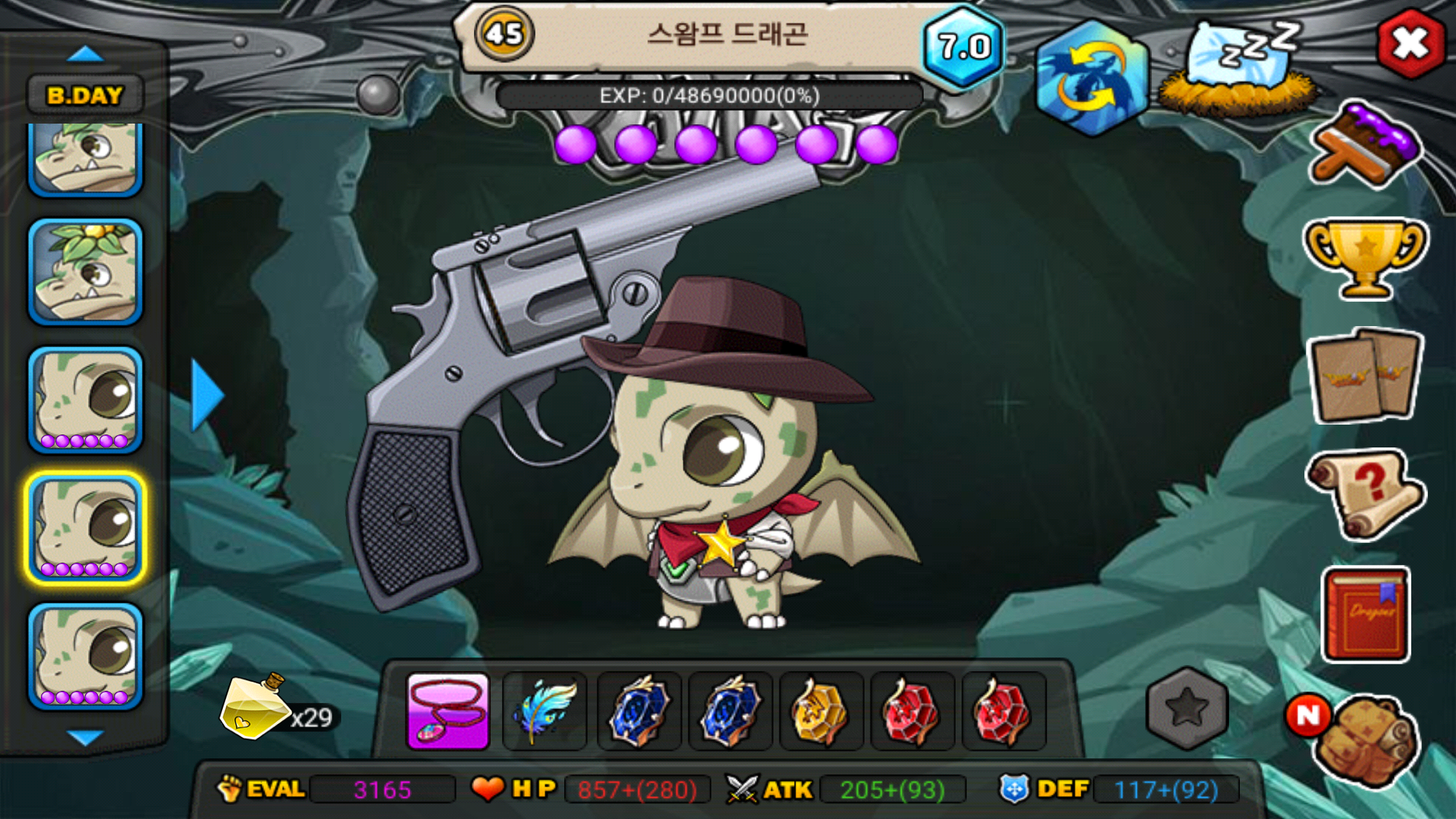Viewport: 1456px width, 819px height.
Task: Open the dragon card deck
Action: click(x=1365, y=375)
